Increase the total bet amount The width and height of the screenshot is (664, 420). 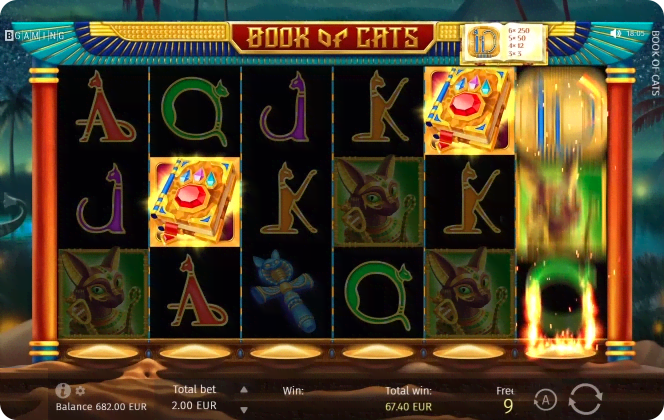pos(242,389)
